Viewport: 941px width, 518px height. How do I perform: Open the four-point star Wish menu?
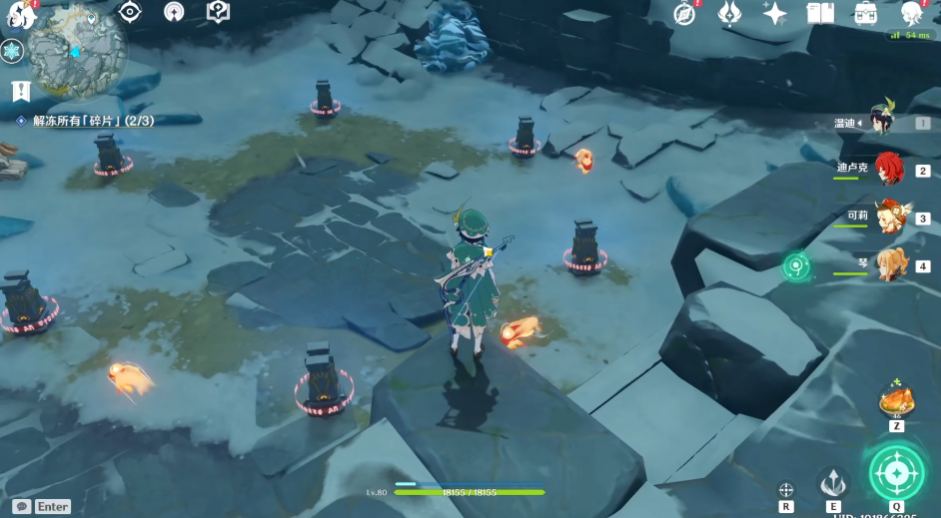pos(774,13)
